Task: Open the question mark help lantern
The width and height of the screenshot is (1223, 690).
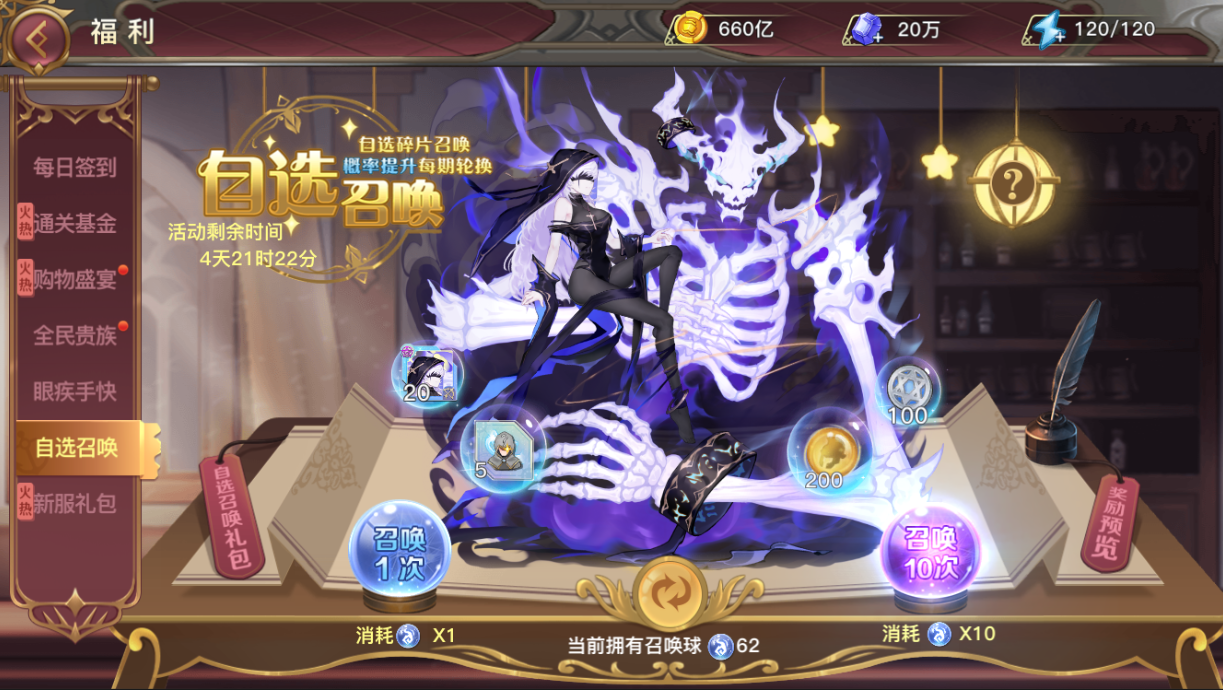Action: click(1014, 184)
